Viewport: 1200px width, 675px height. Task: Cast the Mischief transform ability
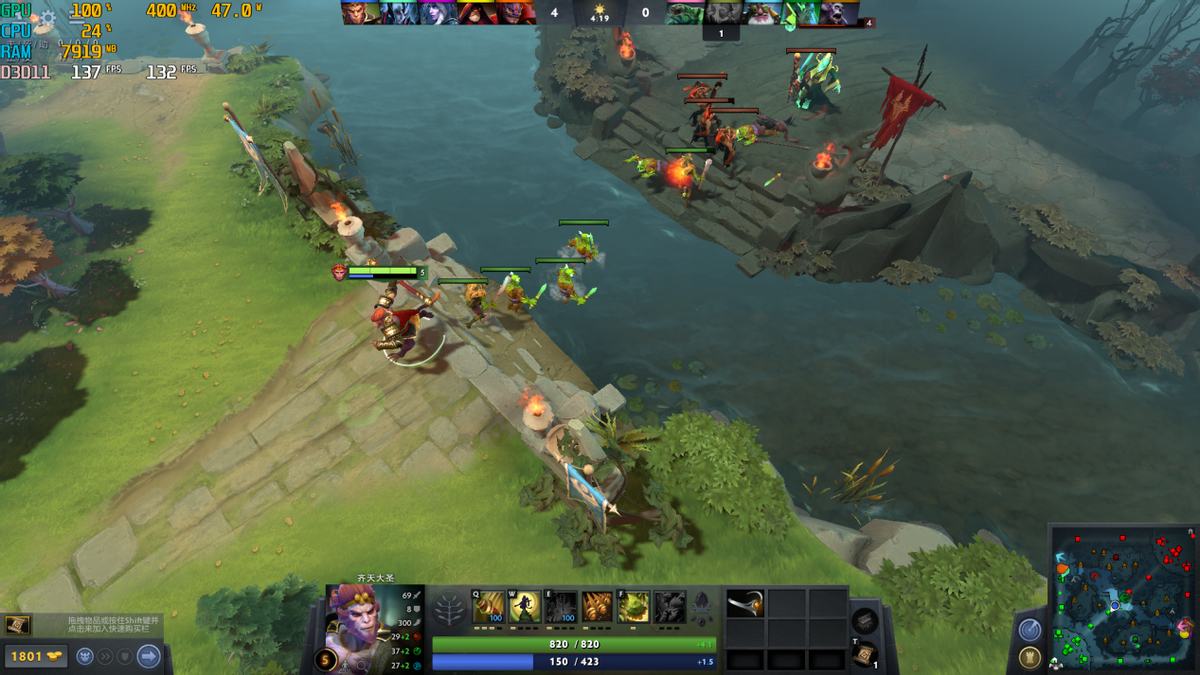tap(634, 607)
